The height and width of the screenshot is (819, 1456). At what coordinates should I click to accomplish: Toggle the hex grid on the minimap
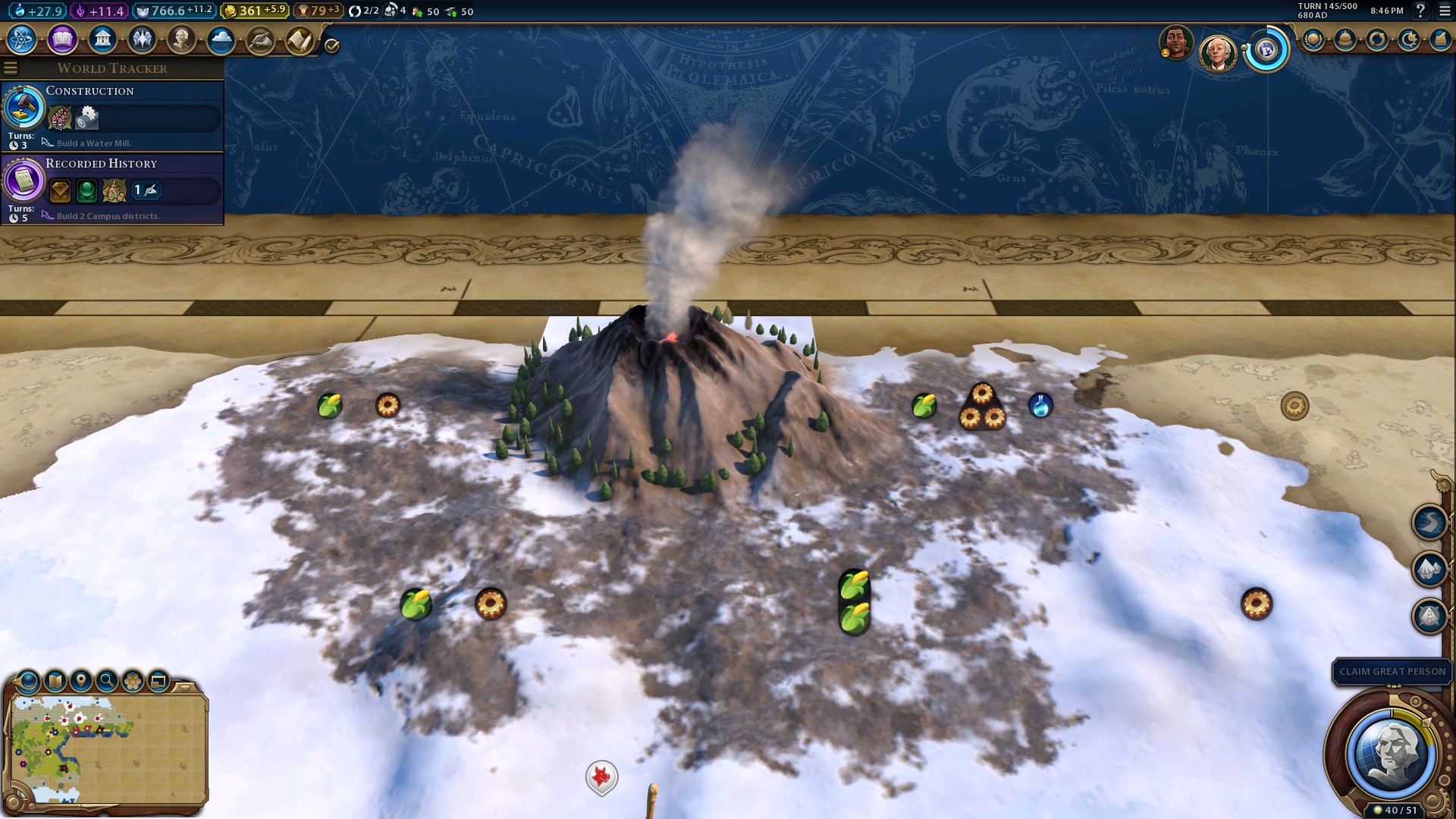coord(132,680)
